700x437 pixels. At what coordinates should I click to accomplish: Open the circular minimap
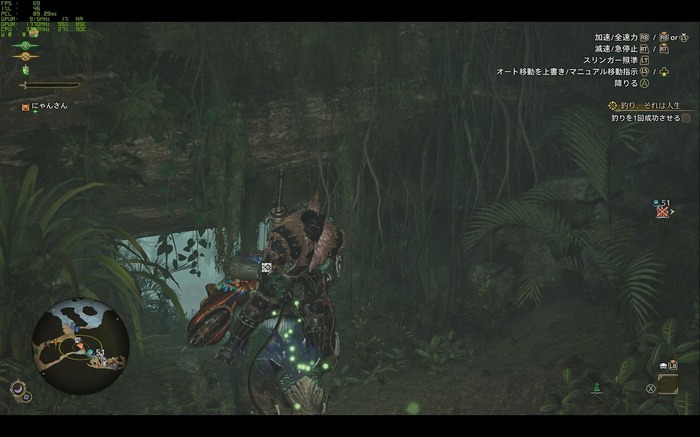(x=79, y=332)
